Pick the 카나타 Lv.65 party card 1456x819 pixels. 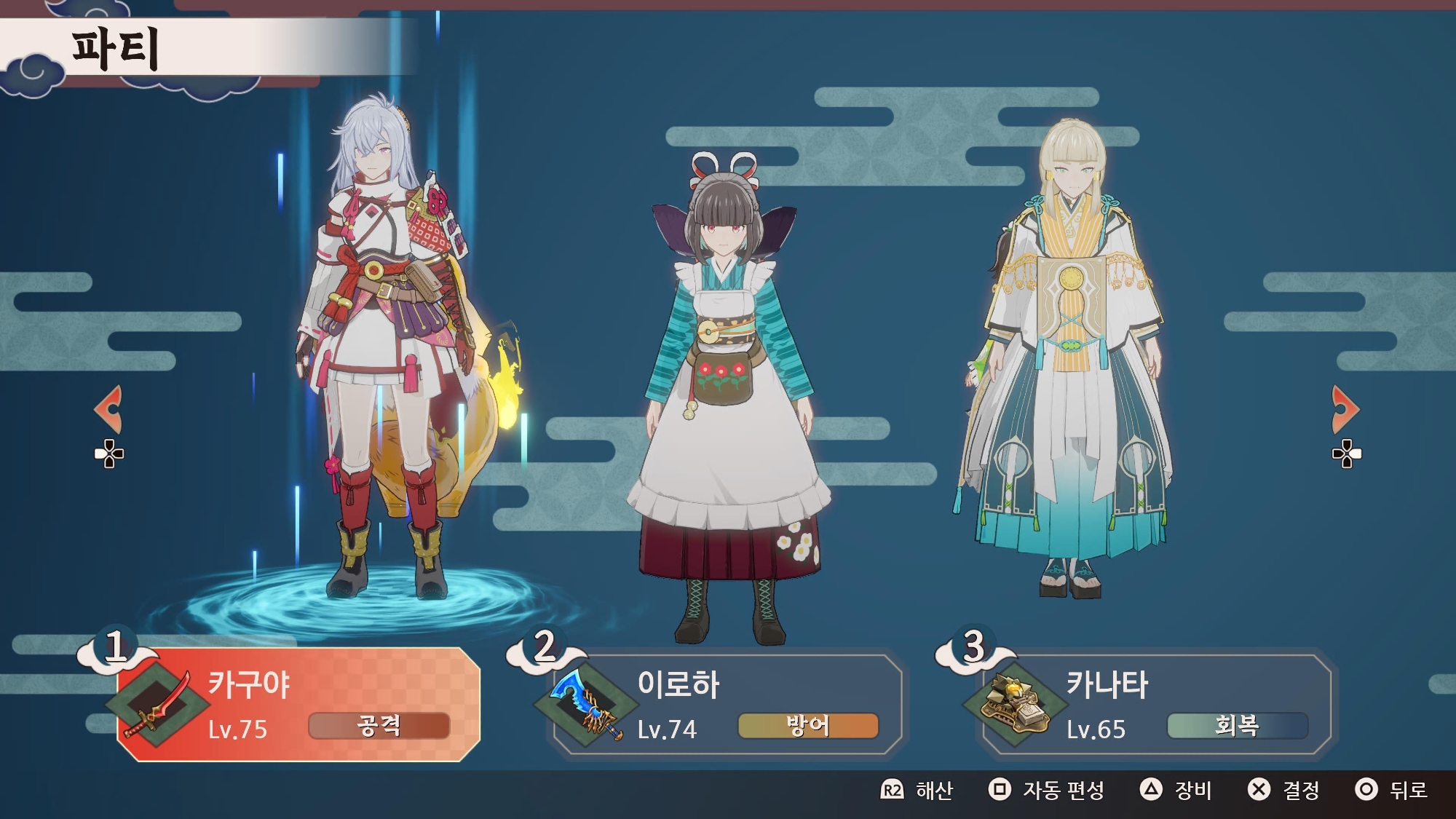tap(1156, 704)
